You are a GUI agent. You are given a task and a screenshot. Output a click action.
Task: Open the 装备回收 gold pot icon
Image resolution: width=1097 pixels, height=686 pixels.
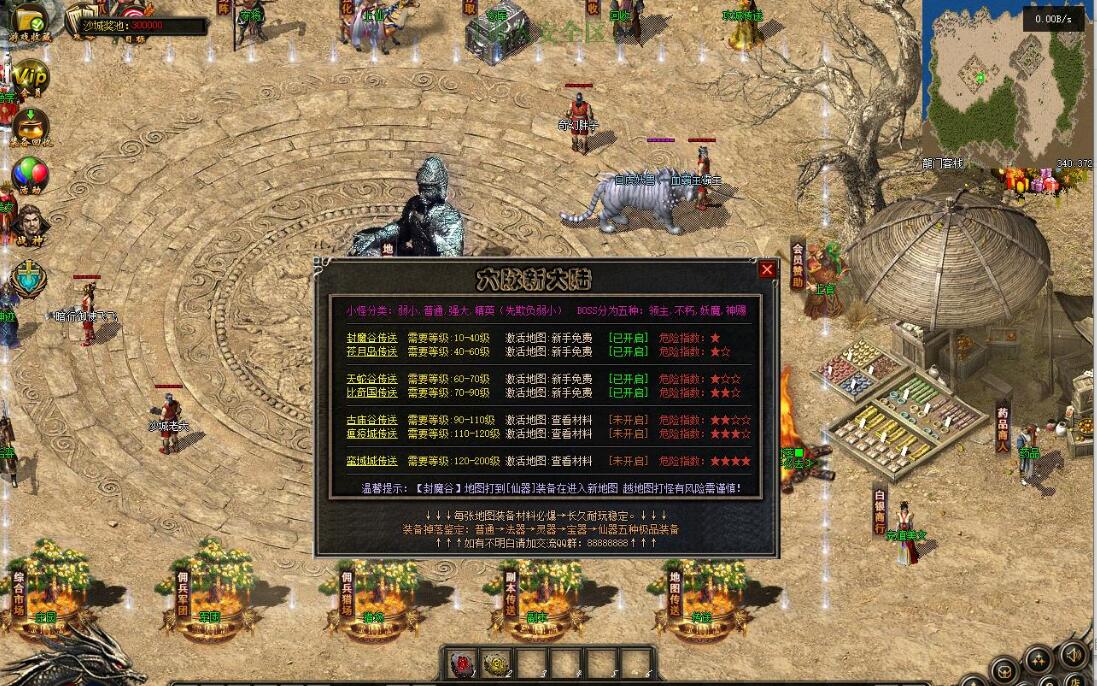pyautogui.click(x=30, y=125)
